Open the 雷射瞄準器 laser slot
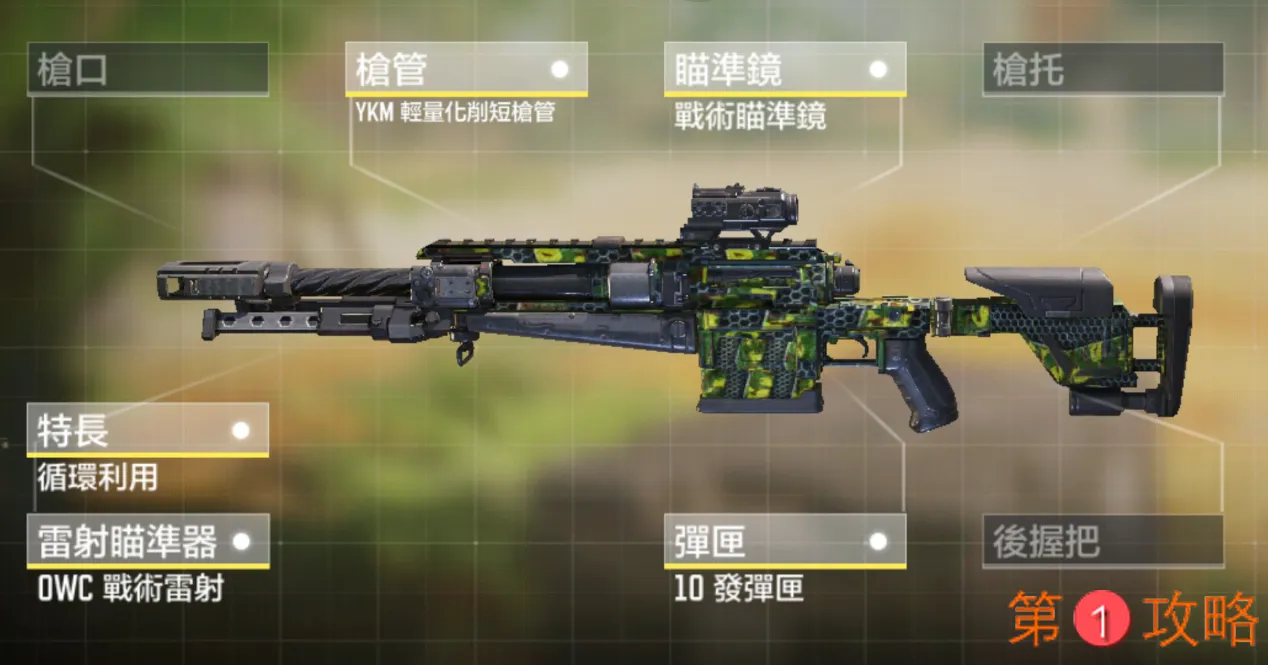This screenshot has width=1268, height=665. (148, 541)
